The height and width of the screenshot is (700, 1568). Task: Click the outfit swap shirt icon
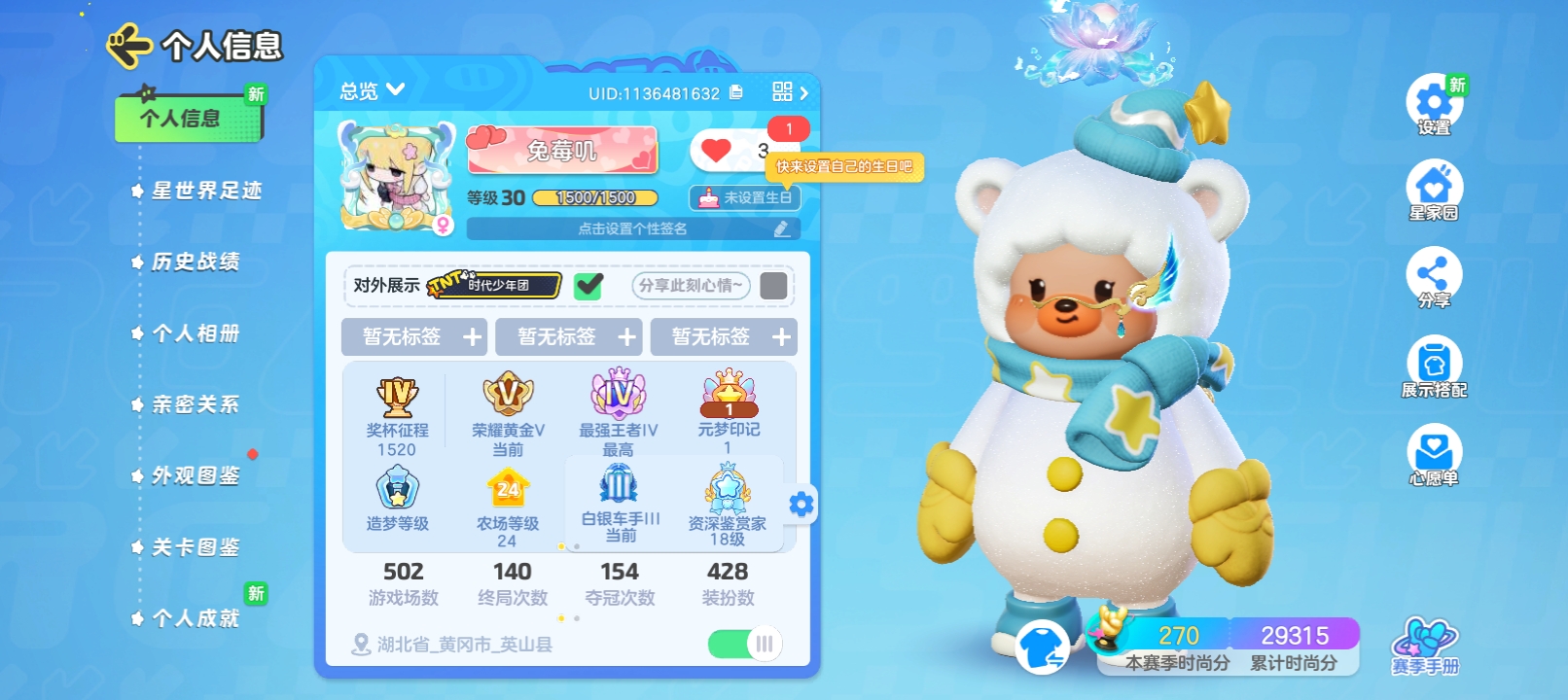point(1040,646)
